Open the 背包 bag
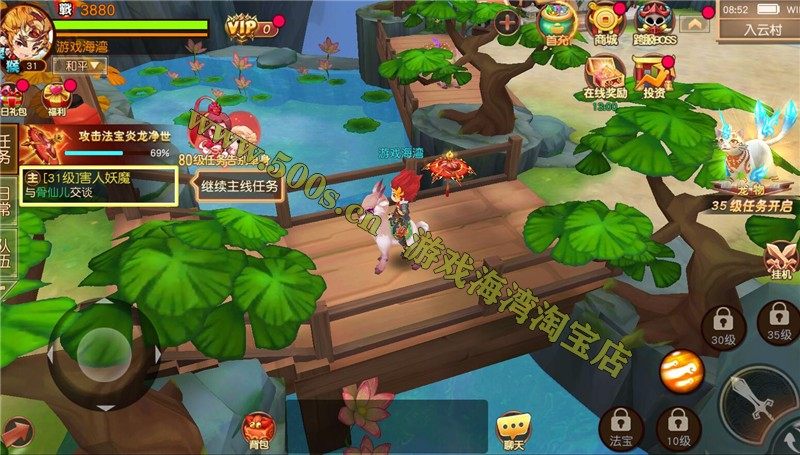800x455 pixels. [260, 428]
